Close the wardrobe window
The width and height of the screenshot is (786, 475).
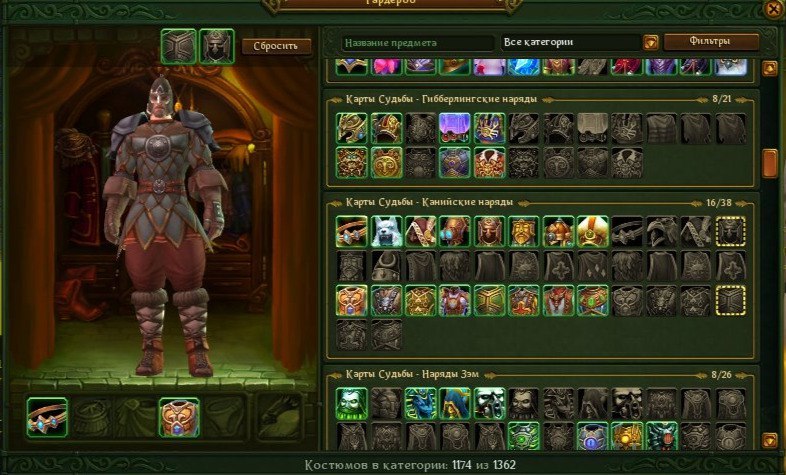click(x=772, y=8)
